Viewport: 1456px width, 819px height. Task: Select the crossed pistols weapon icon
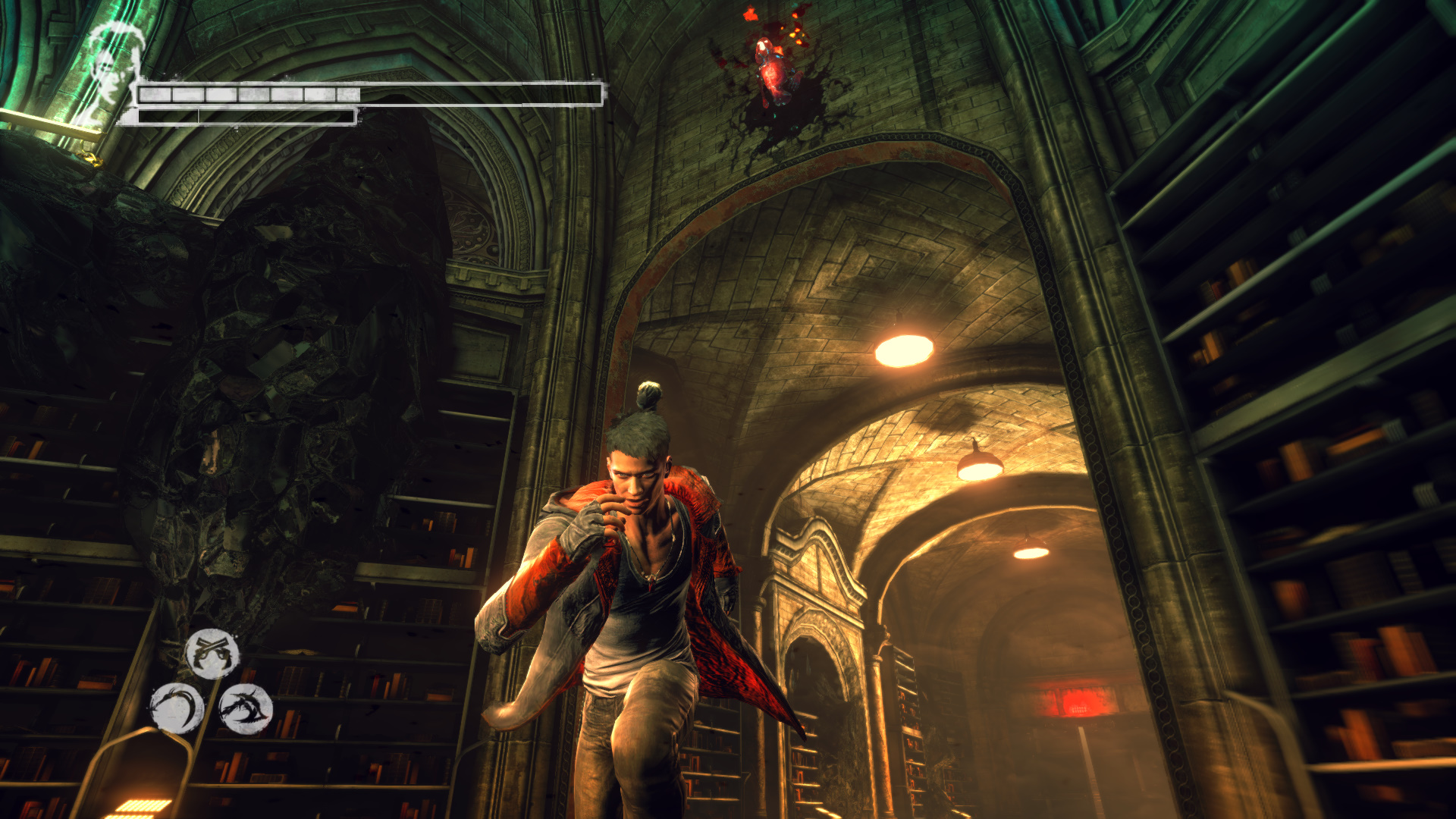click(212, 653)
